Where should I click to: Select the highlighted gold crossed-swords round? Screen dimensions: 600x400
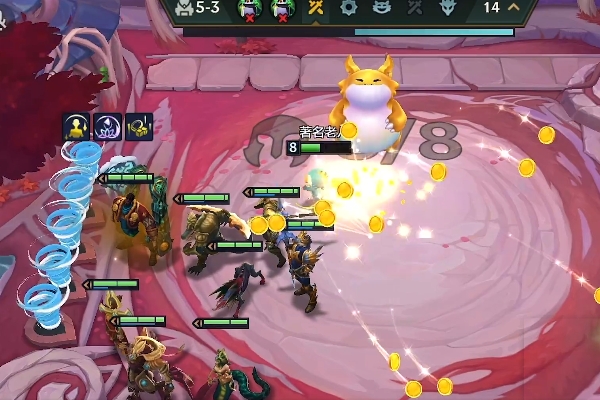(x=315, y=8)
